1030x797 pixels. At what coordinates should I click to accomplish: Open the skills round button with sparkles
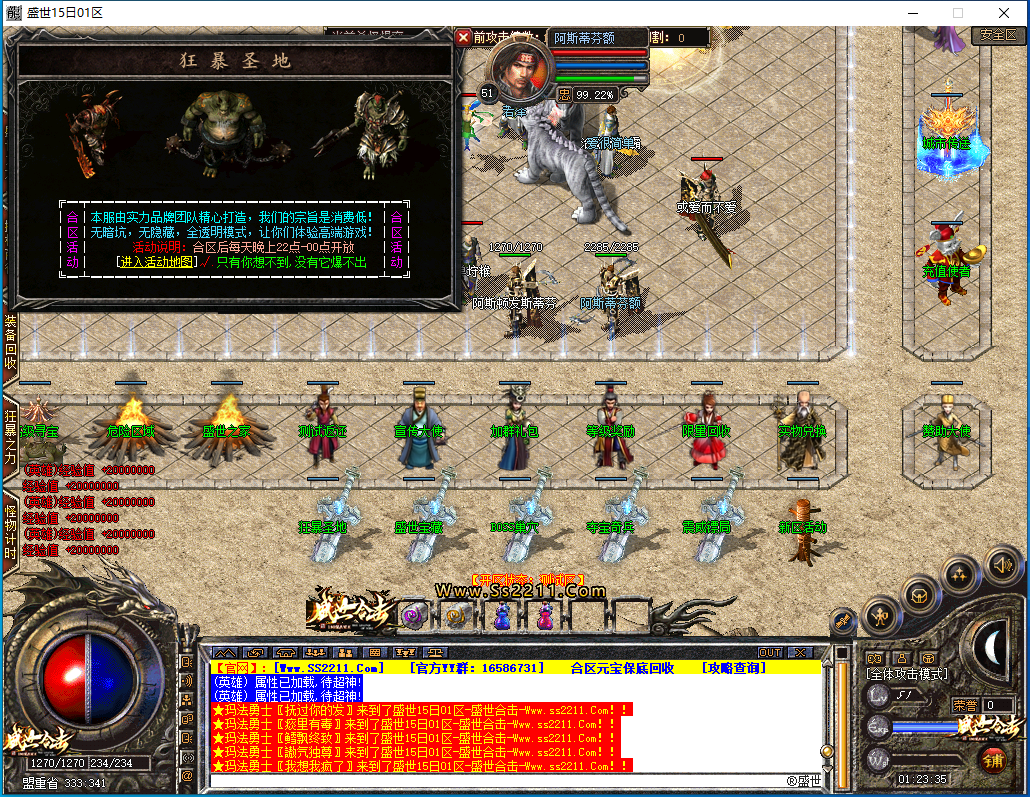[960, 574]
